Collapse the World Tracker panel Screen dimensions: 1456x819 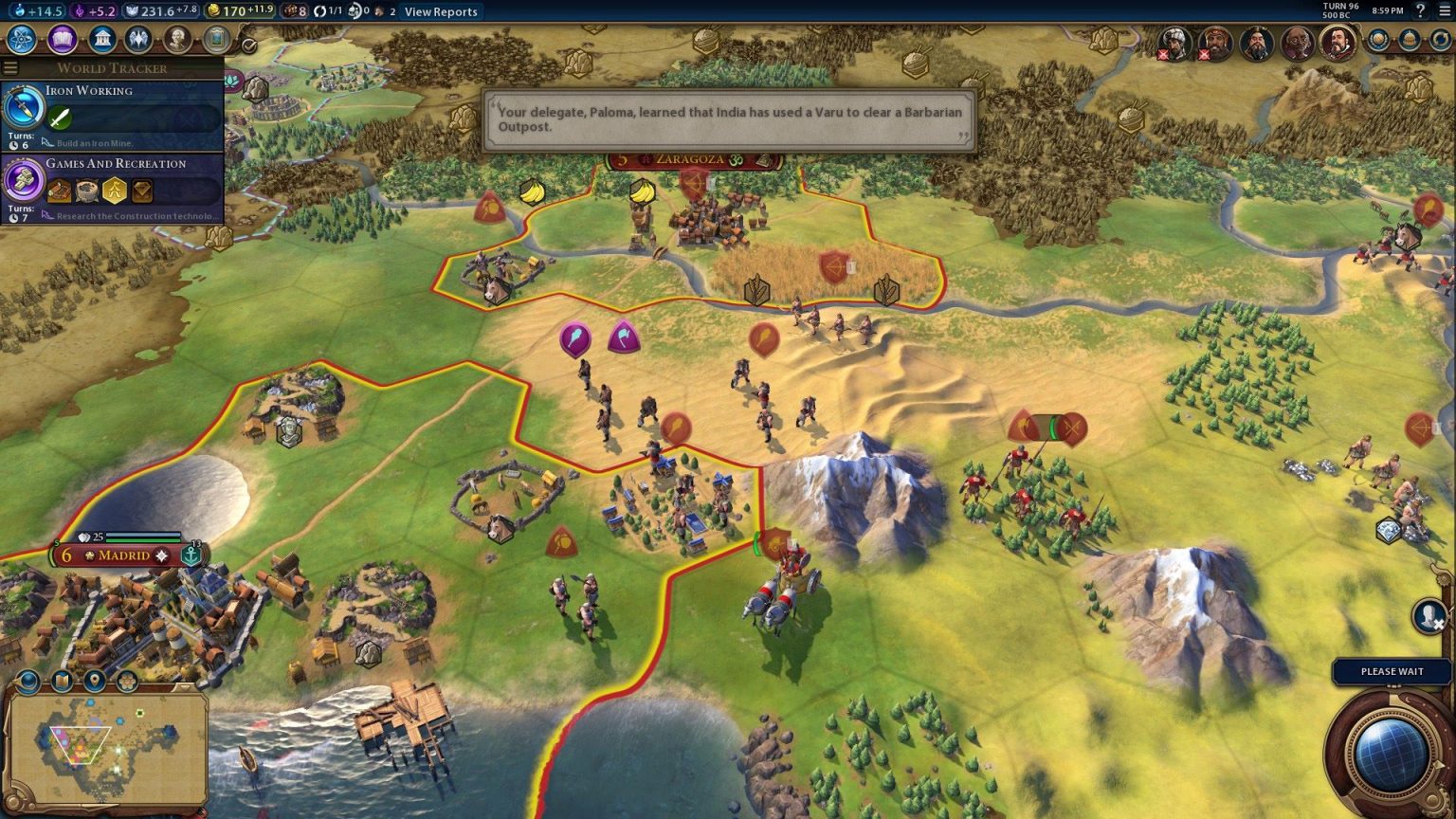click(x=10, y=67)
